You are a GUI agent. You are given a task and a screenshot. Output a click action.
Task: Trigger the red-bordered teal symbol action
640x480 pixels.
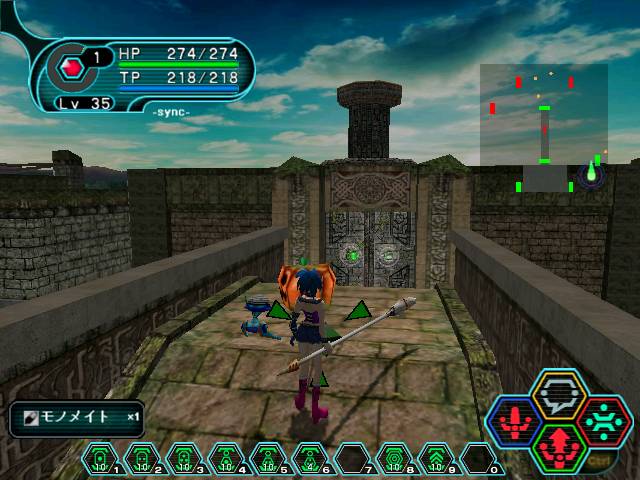pos(601,420)
